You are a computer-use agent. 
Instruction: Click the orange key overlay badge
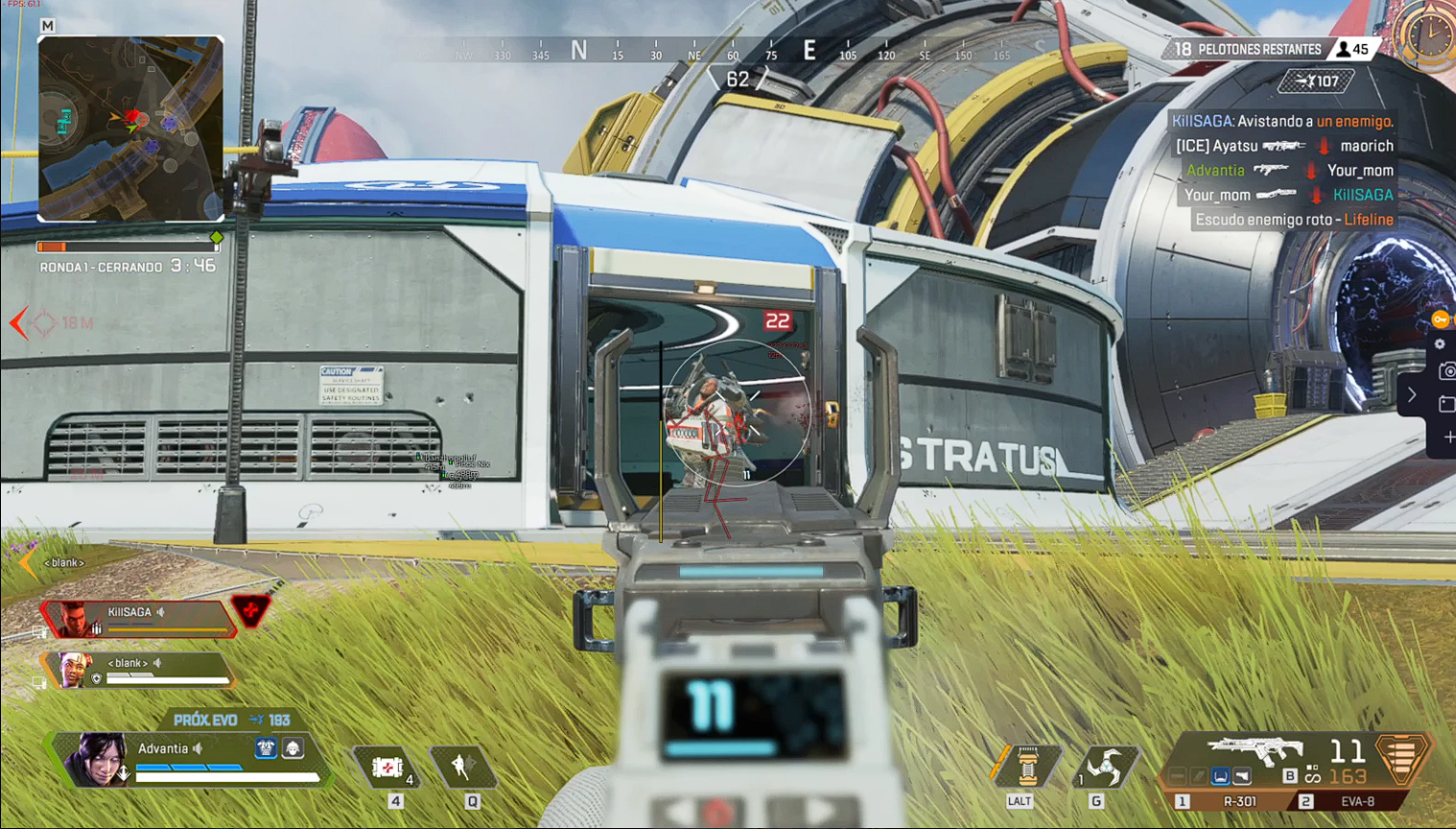1440,320
